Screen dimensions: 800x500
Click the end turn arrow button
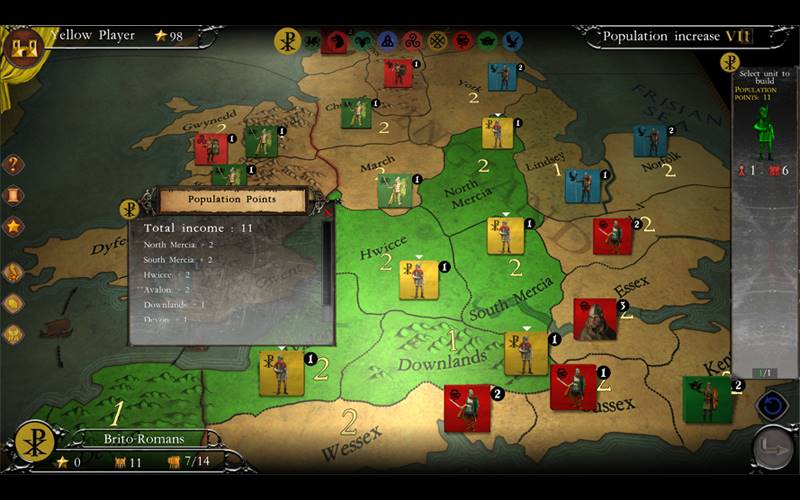point(773,448)
